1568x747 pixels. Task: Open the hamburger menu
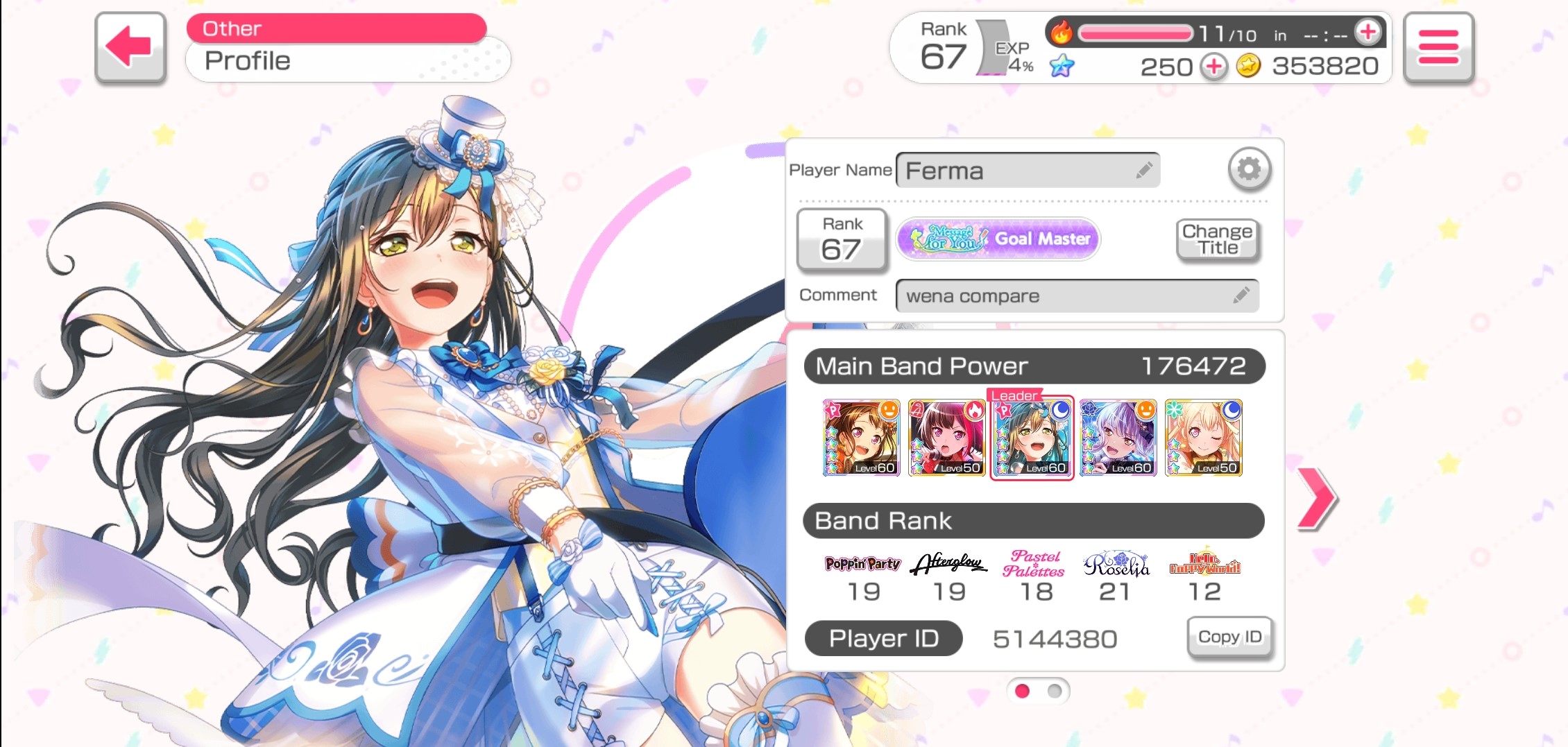1438,47
